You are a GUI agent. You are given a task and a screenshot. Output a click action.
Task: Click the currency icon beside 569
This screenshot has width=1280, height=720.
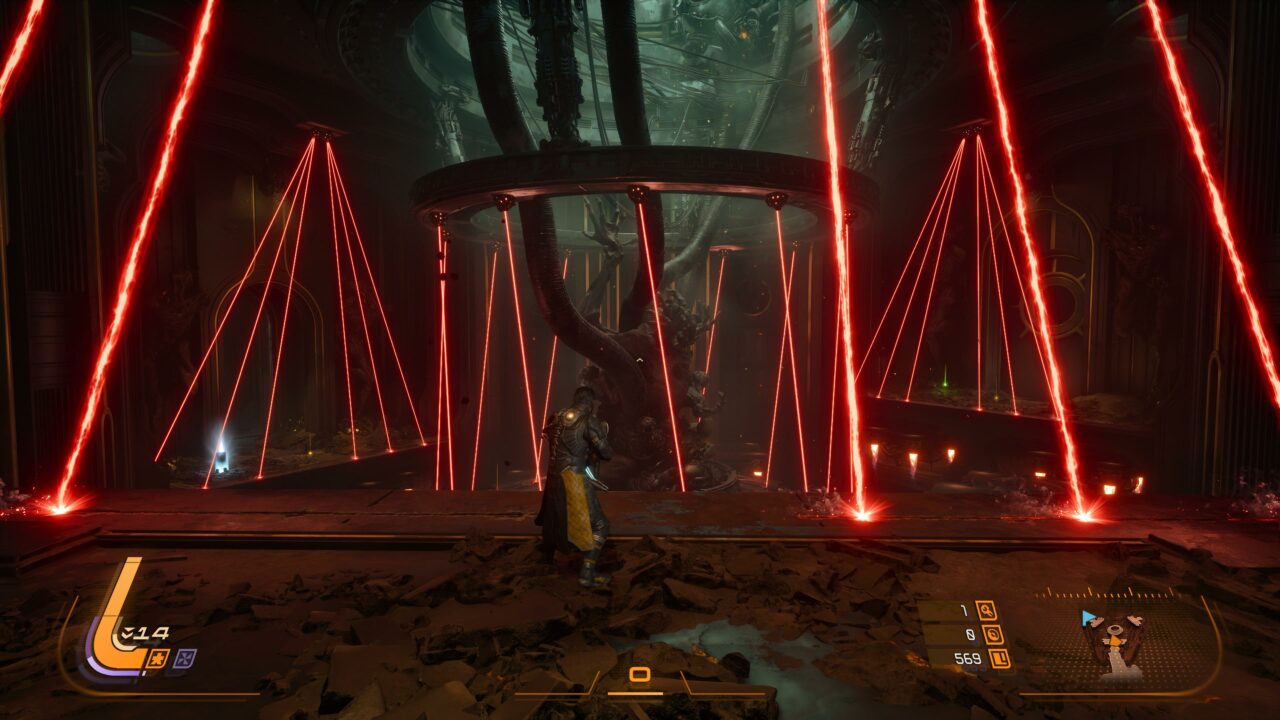(x=999, y=658)
